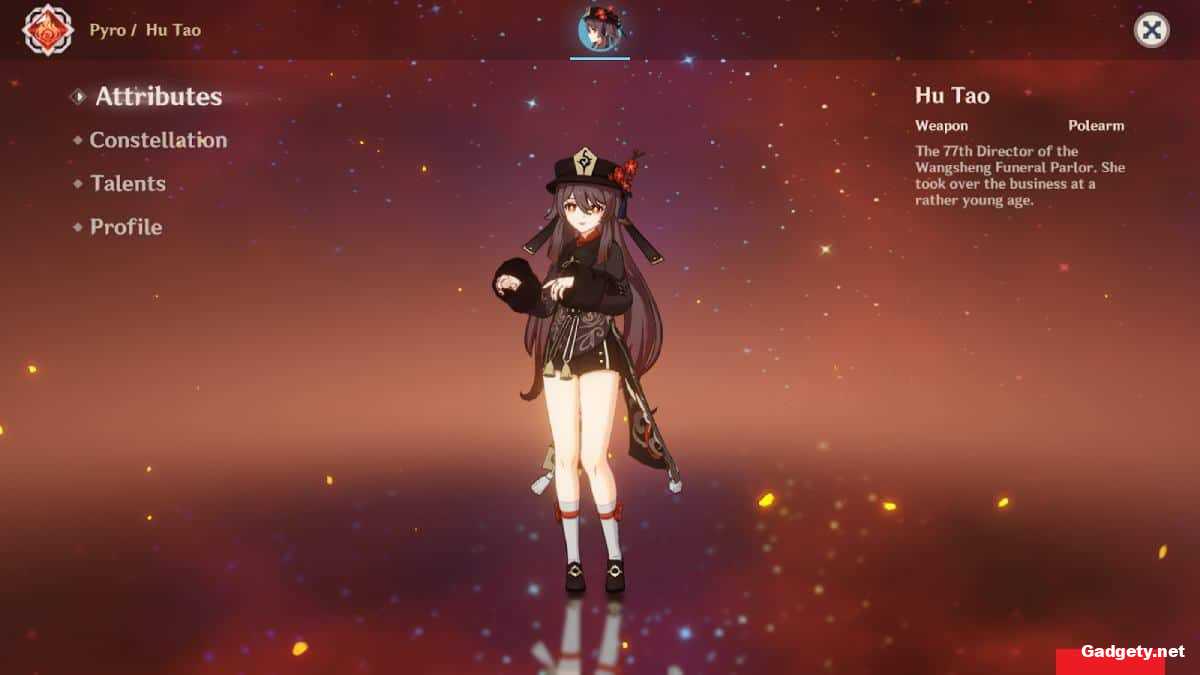
Task: Open the Constellation section
Action: [x=158, y=140]
